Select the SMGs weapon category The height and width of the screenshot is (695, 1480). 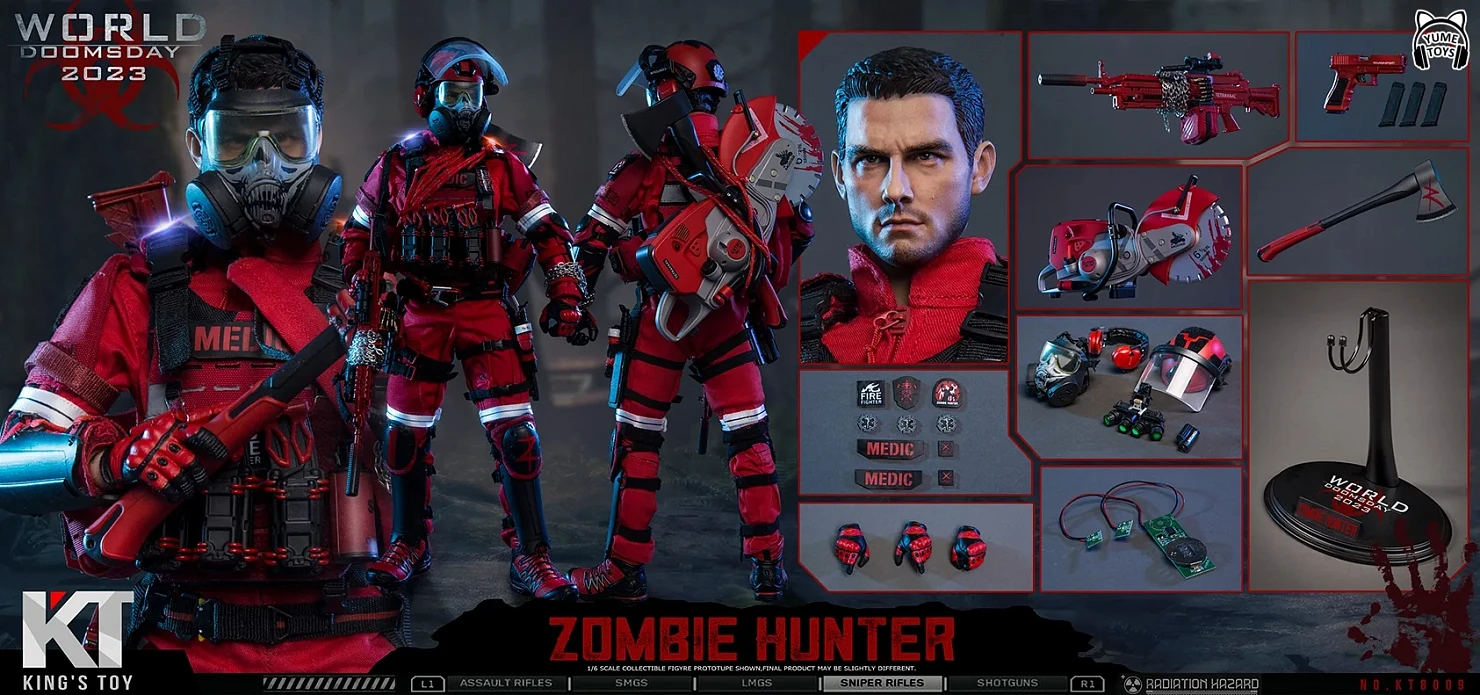(631, 684)
